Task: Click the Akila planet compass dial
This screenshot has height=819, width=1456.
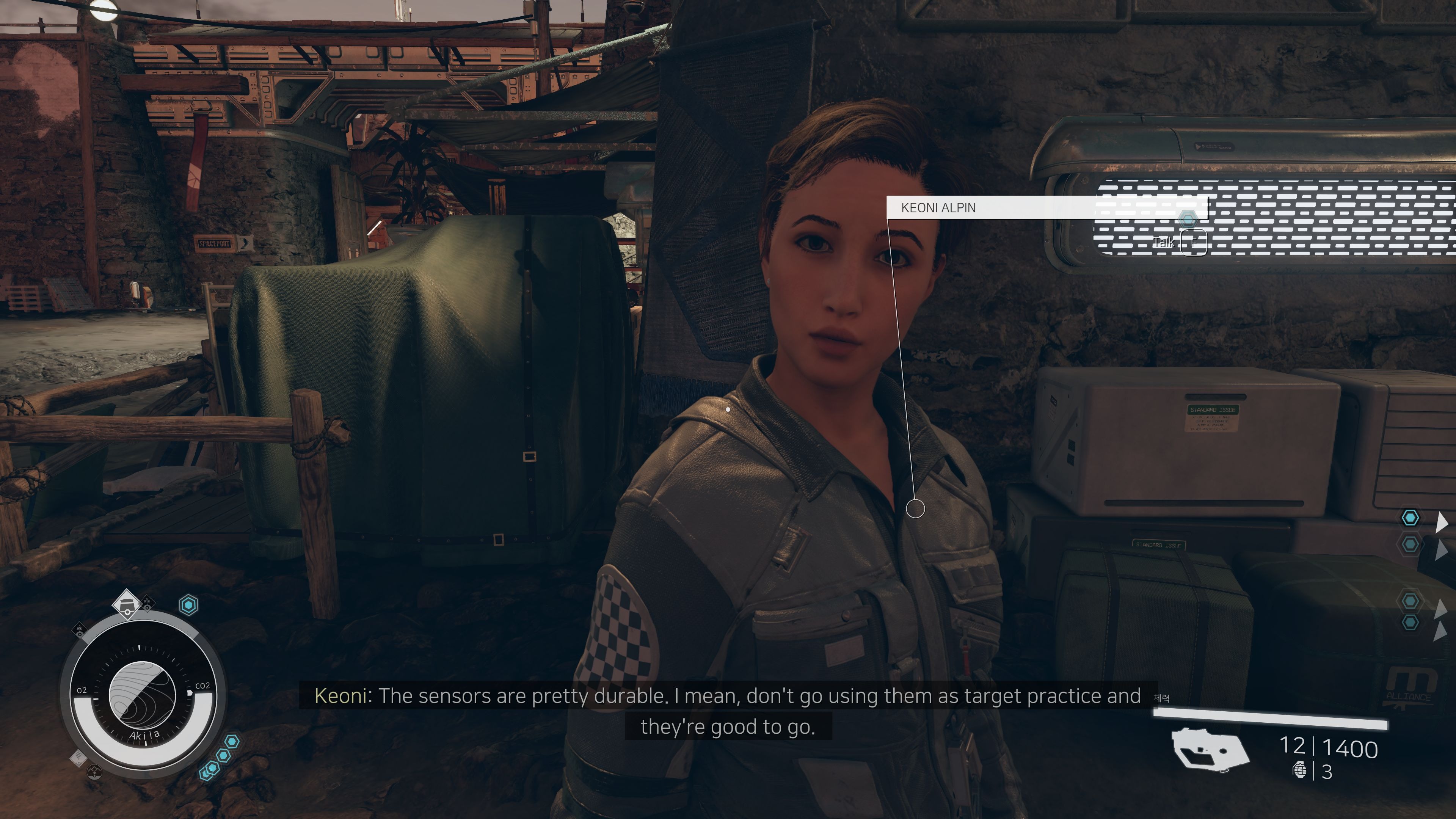Action: click(142, 695)
